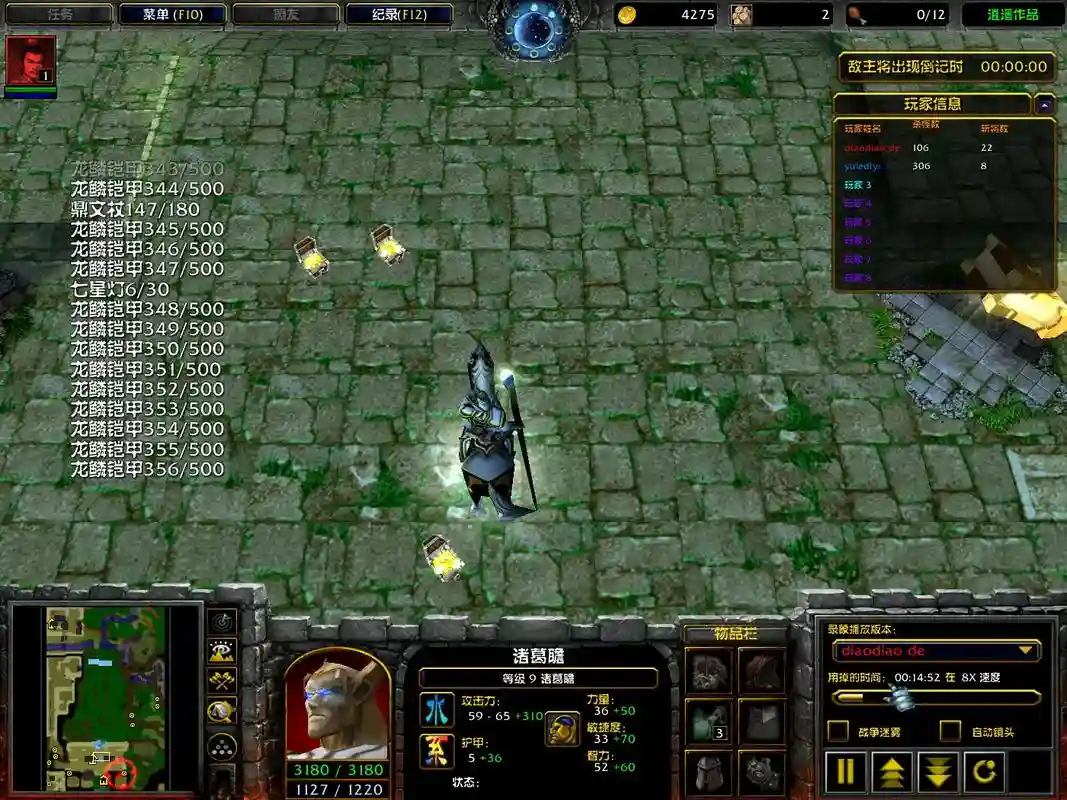This screenshot has width=1067, height=800.
Task: Collapse the 玩家信息 player info panel
Action: point(1044,104)
